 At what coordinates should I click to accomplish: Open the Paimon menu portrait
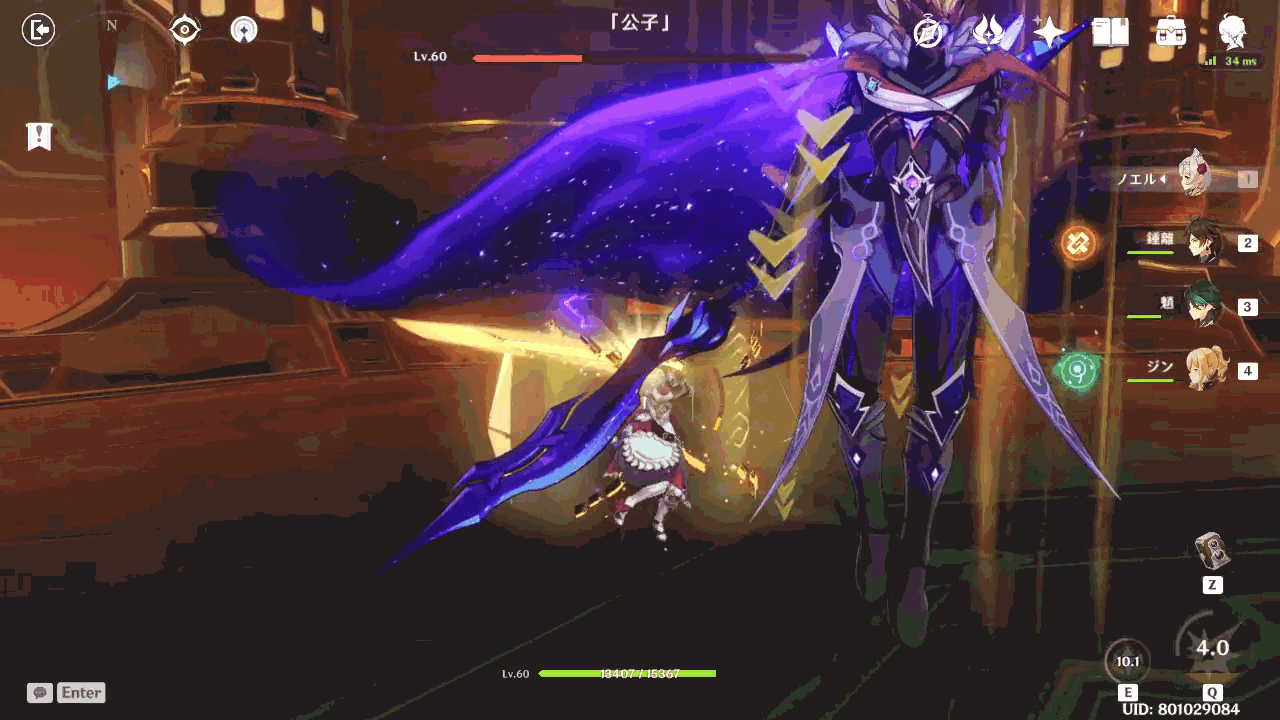pos(1232,31)
